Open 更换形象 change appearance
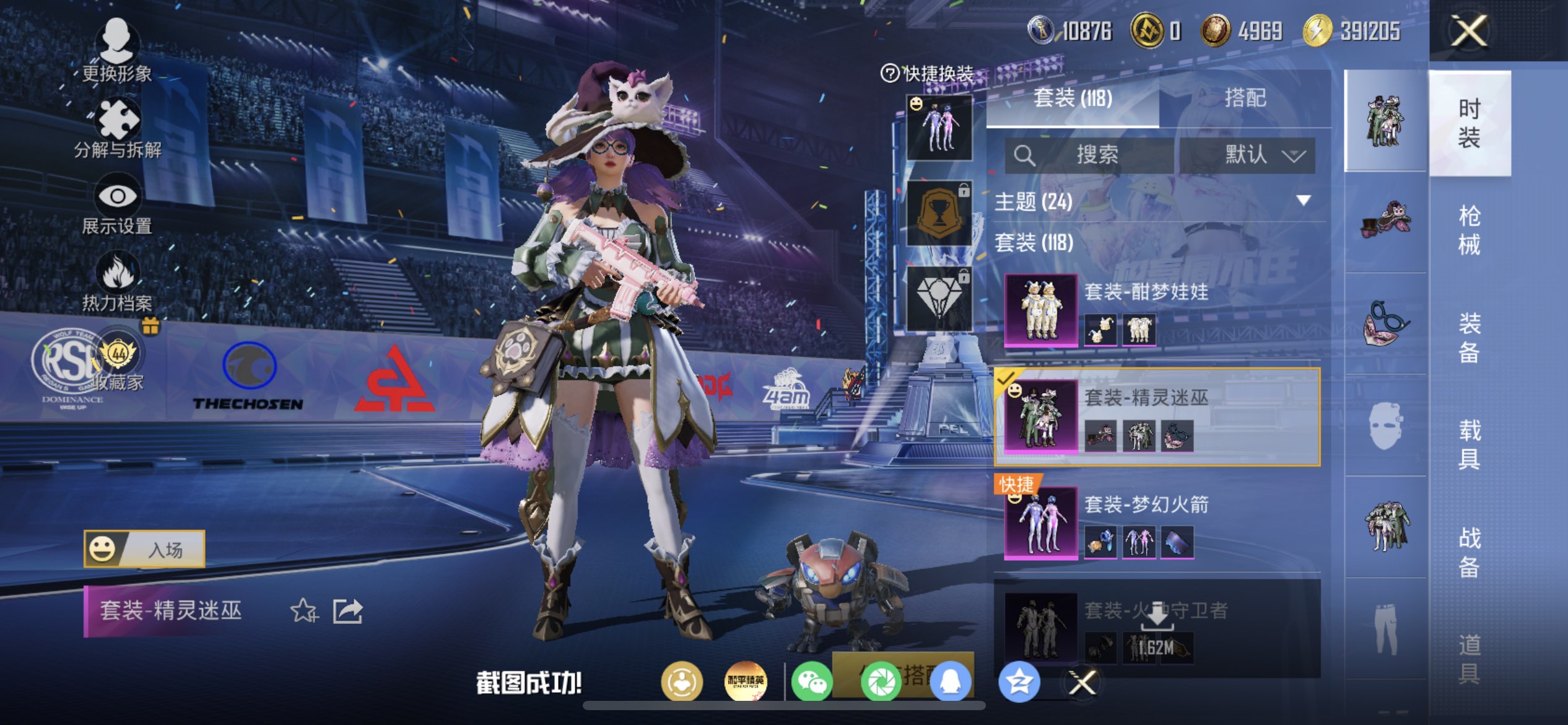The height and width of the screenshot is (725, 1568). point(116,51)
